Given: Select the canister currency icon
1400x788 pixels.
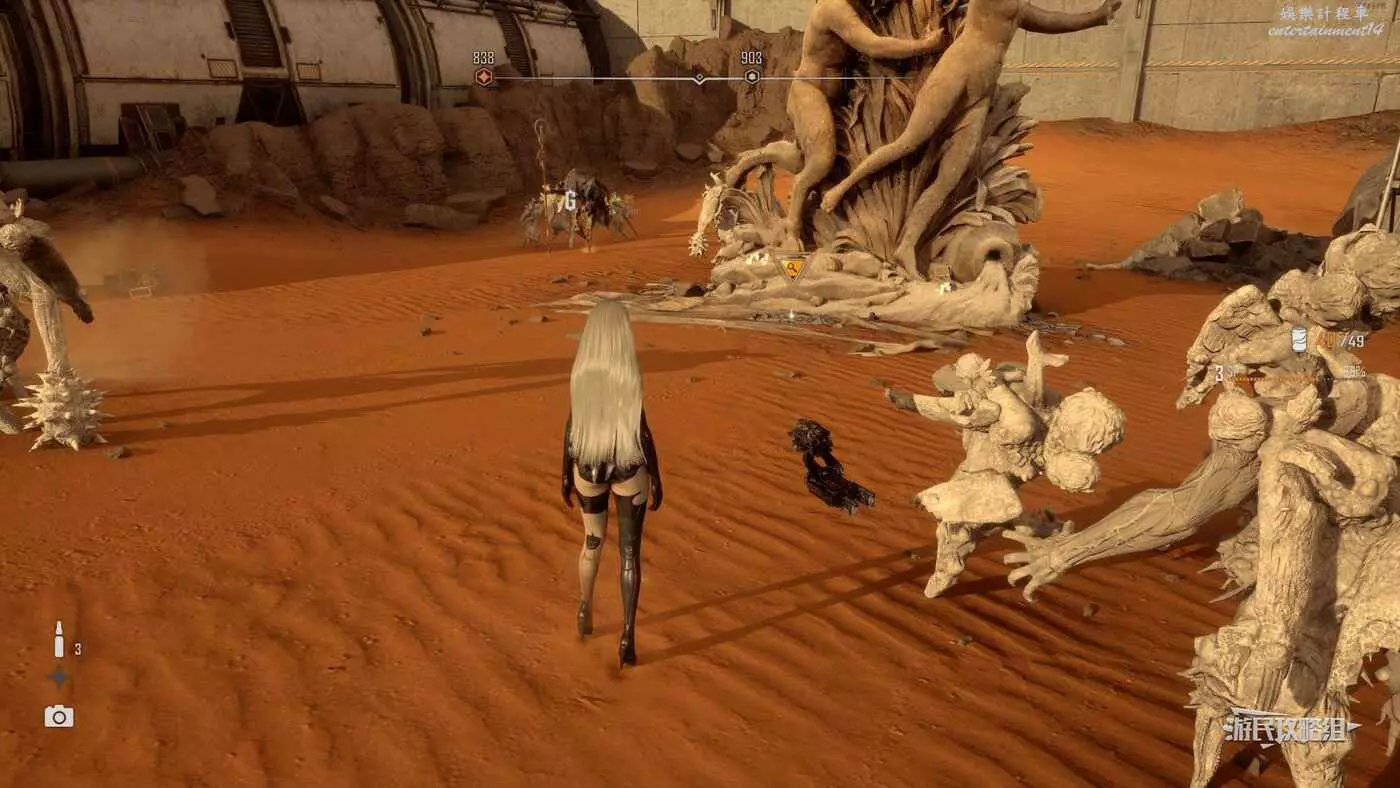Looking at the screenshot, I should (1299, 340).
